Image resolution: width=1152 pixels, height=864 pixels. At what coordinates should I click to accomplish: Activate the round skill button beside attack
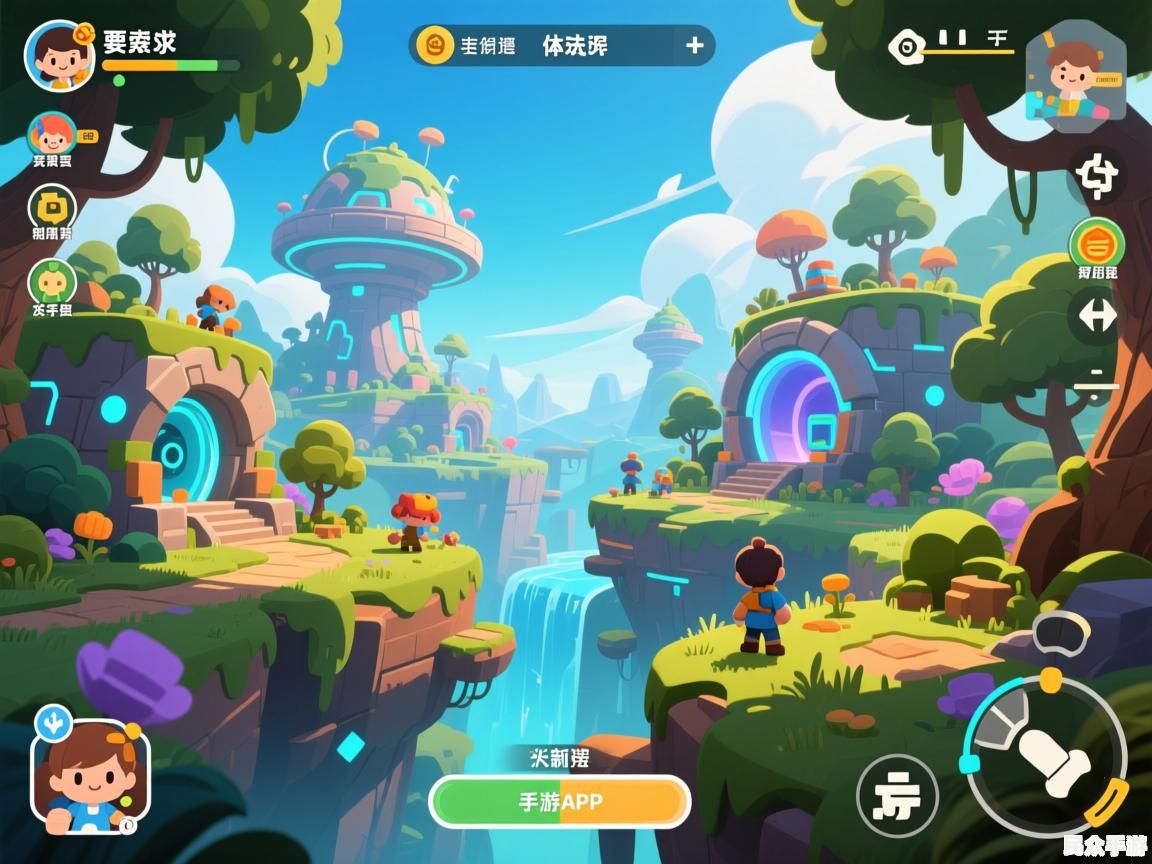(x=897, y=796)
